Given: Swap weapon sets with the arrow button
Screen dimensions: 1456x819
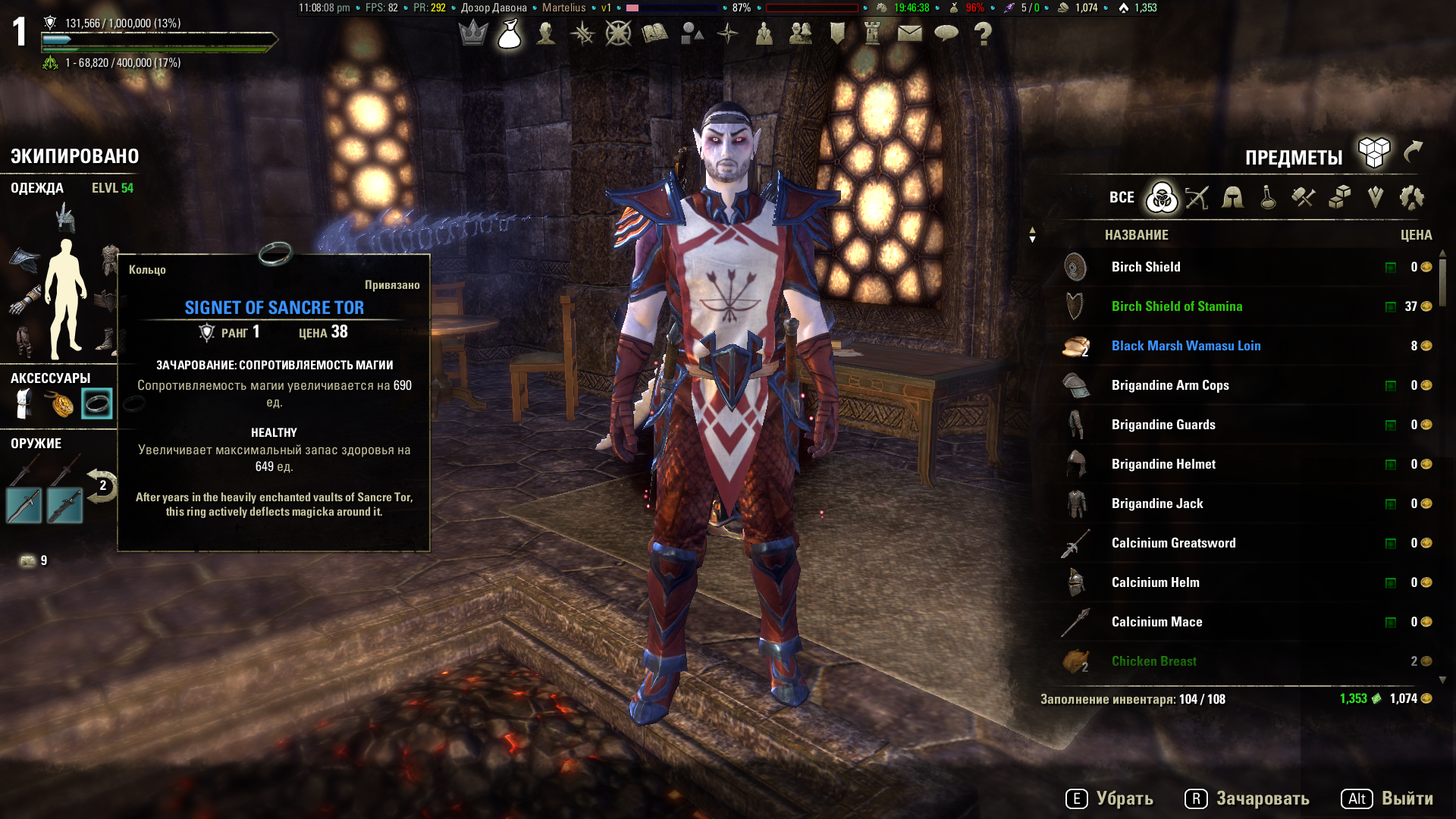Looking at the screenshot, I should pos(102,485).
